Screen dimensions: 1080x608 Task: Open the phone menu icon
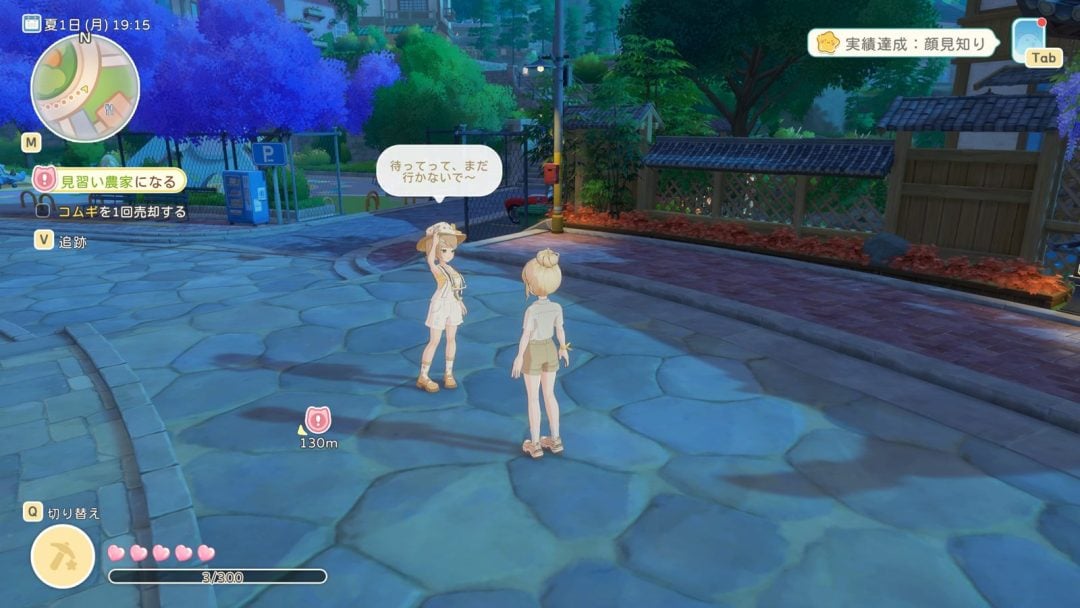[x=1028, y=37]
